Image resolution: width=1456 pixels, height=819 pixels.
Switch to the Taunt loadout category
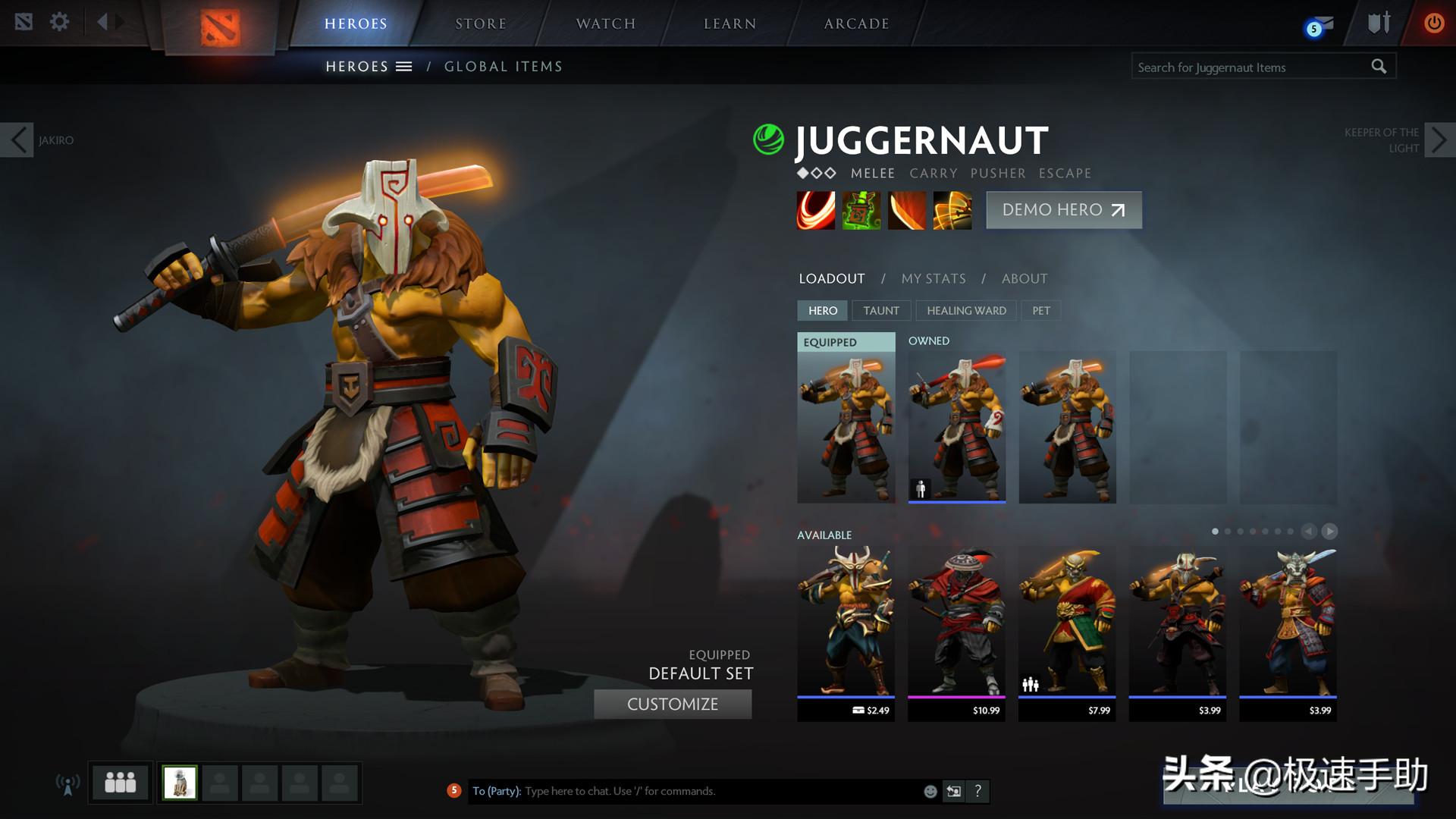pyautogui.click(x=880, y=310)
